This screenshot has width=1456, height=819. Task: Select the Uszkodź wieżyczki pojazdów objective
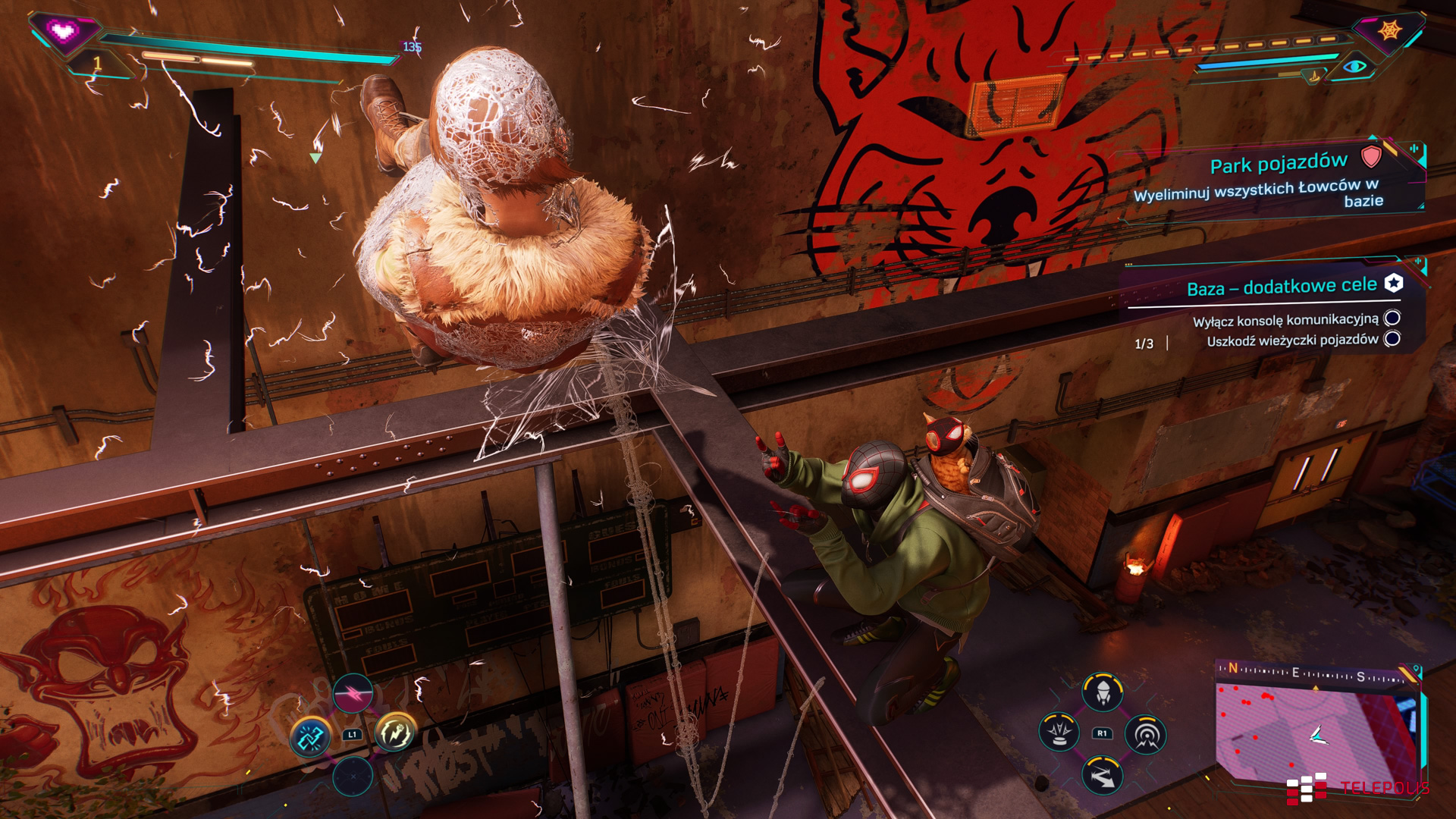coord(1292,340)
